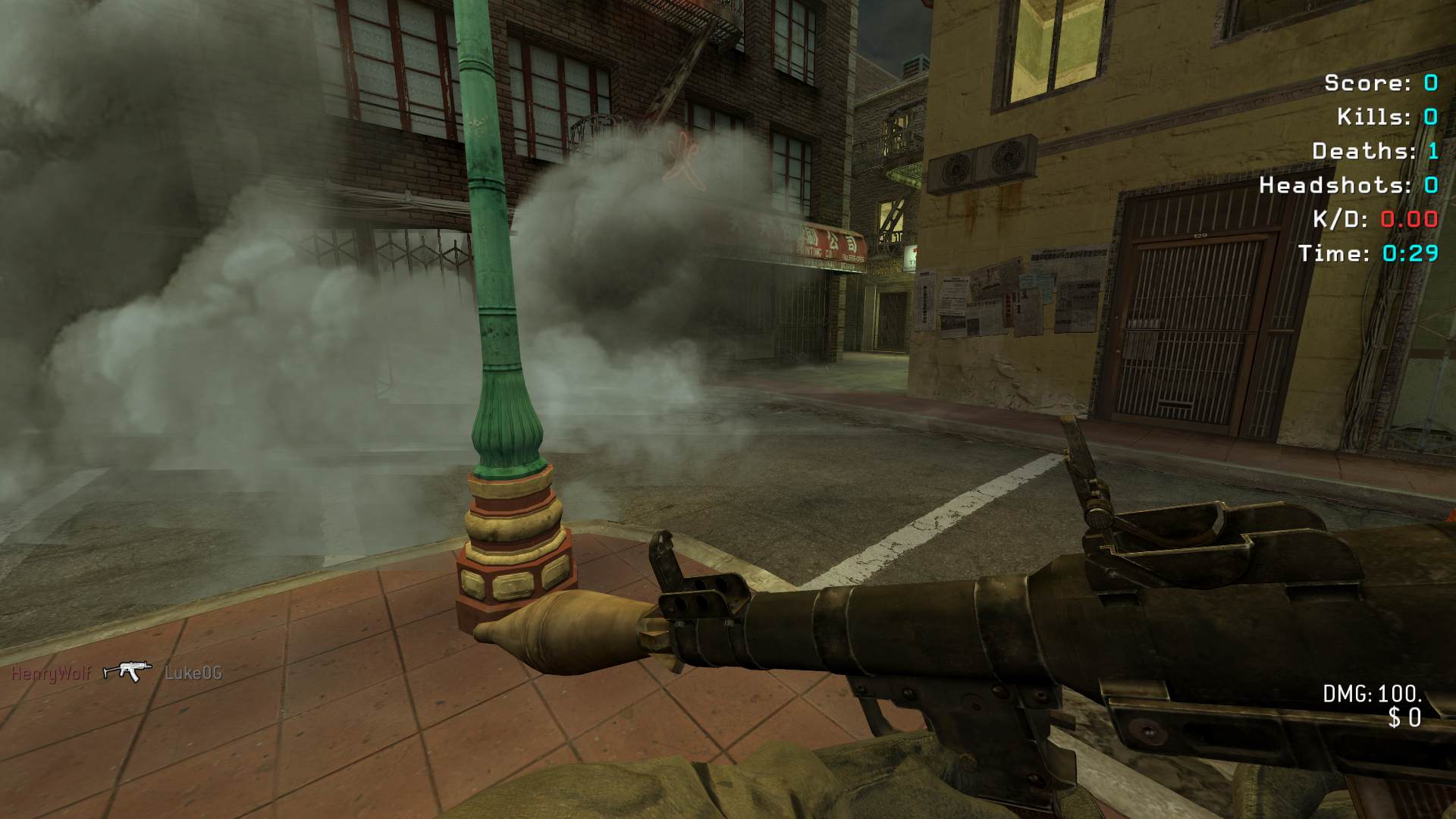Select the LukeOG name in kill feed
Screen dimensions: 1456x819
(x=193, y=673)
